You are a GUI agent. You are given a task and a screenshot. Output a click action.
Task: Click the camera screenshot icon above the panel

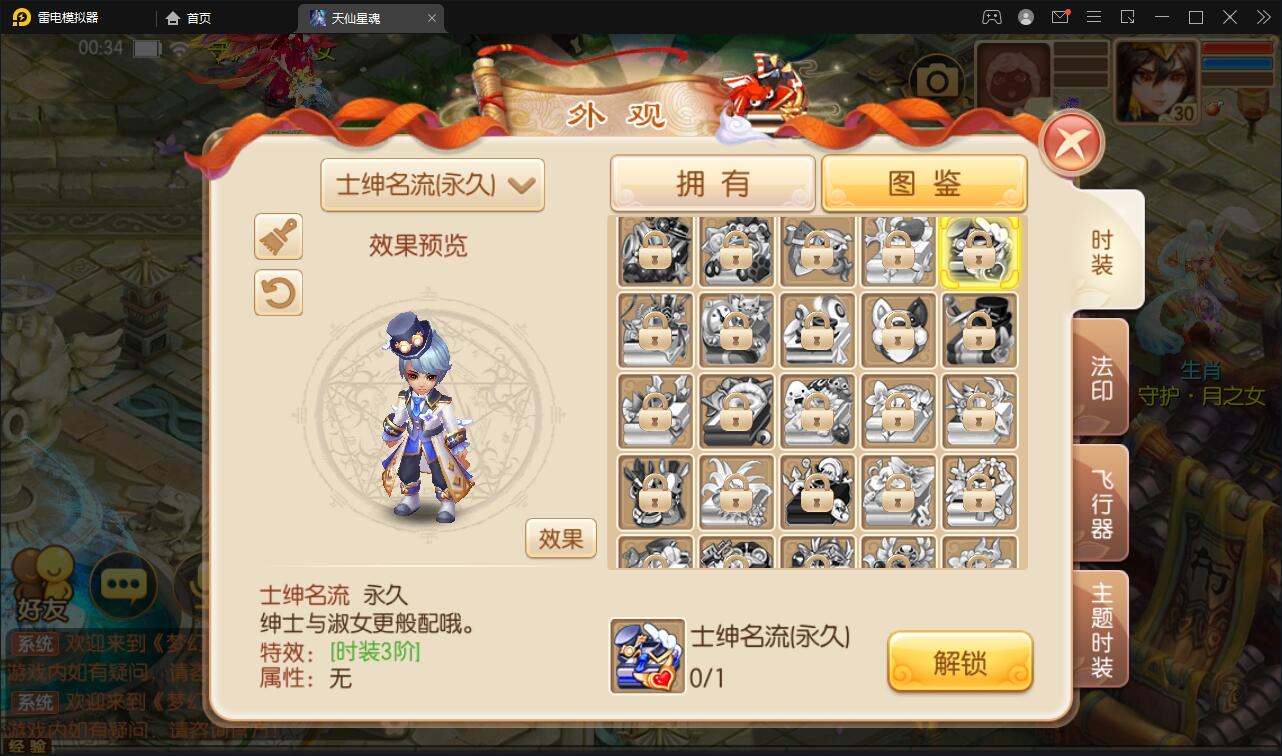pyautogui.click(x=937, y=76)
